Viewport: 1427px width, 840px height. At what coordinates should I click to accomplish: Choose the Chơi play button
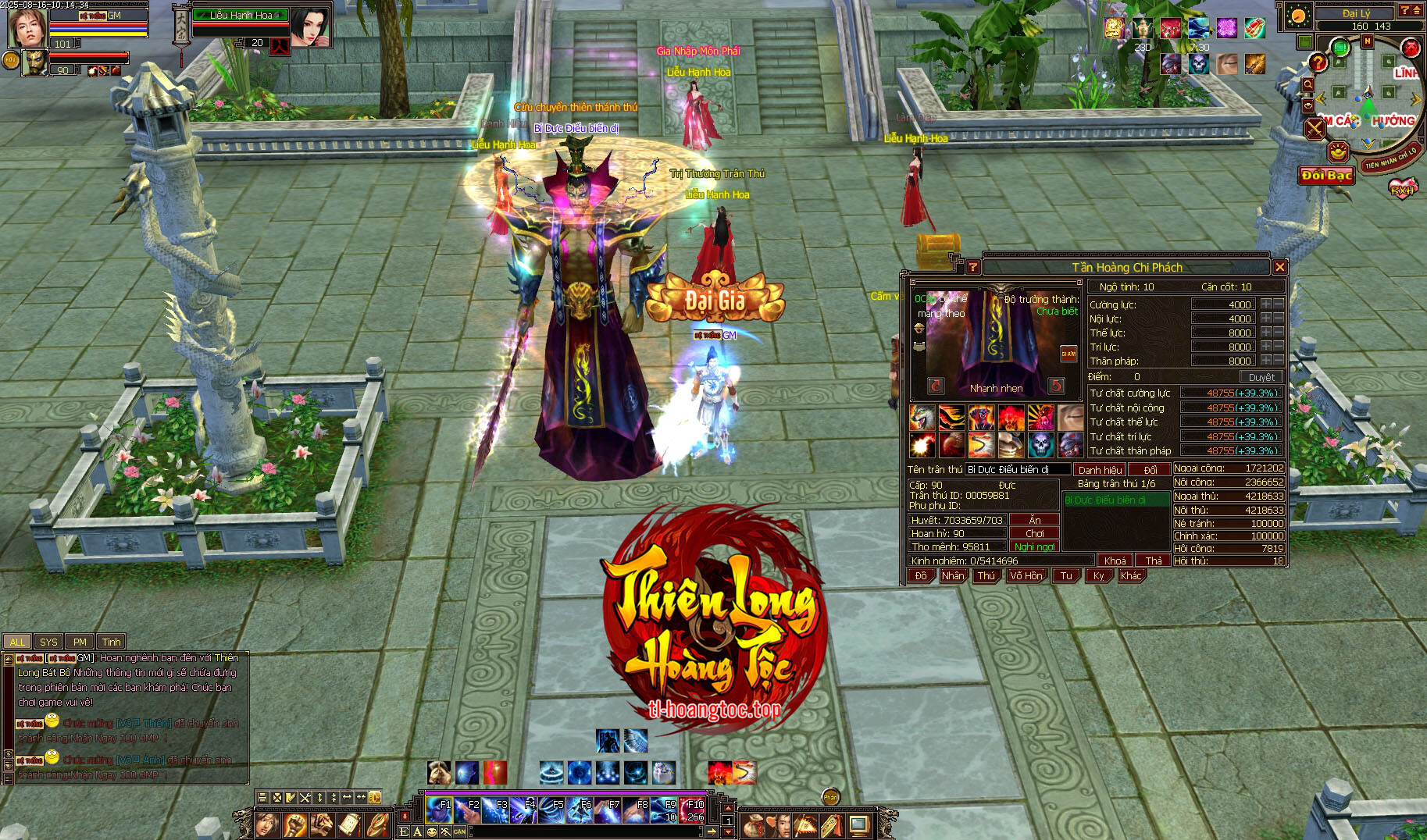click(1035, 533)
